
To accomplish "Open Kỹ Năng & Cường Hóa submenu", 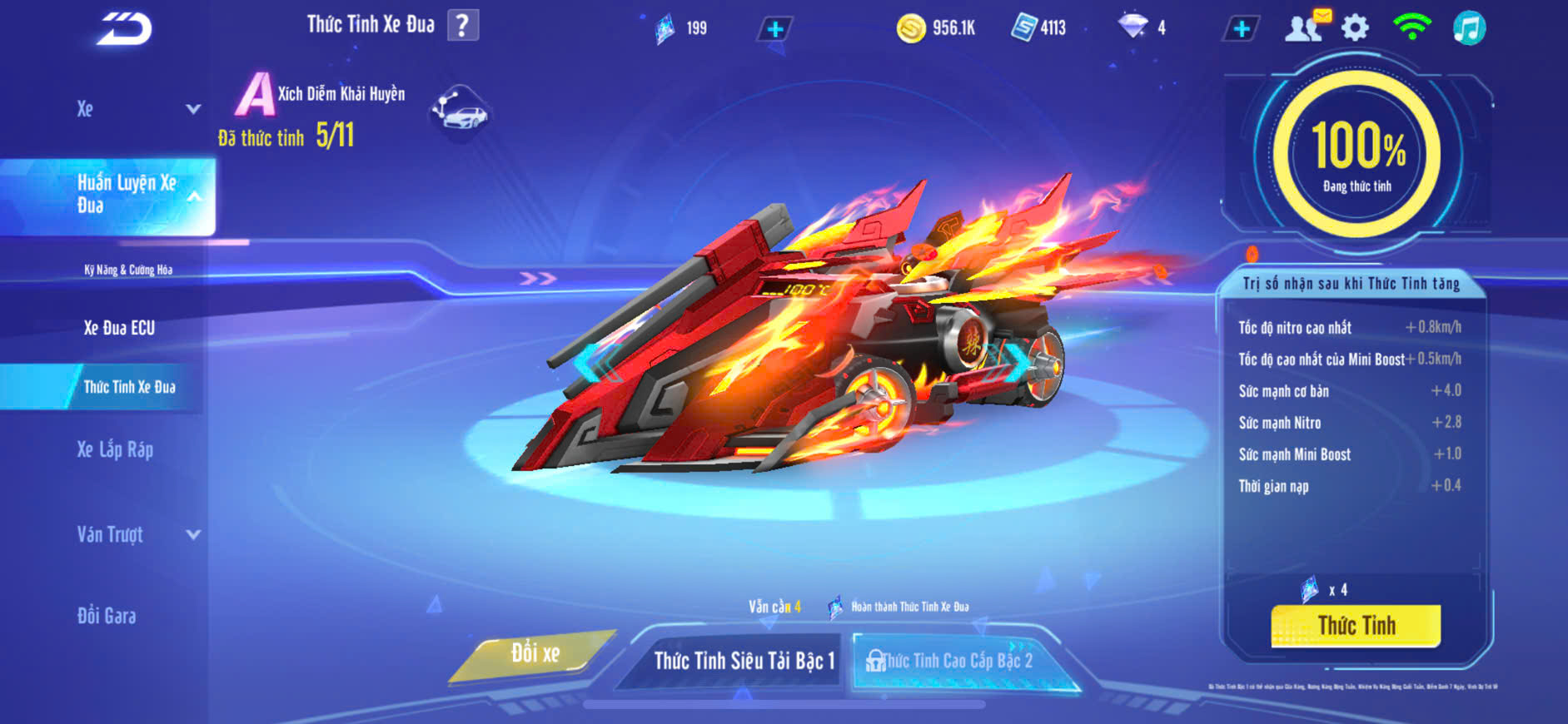I will [128, 270].
